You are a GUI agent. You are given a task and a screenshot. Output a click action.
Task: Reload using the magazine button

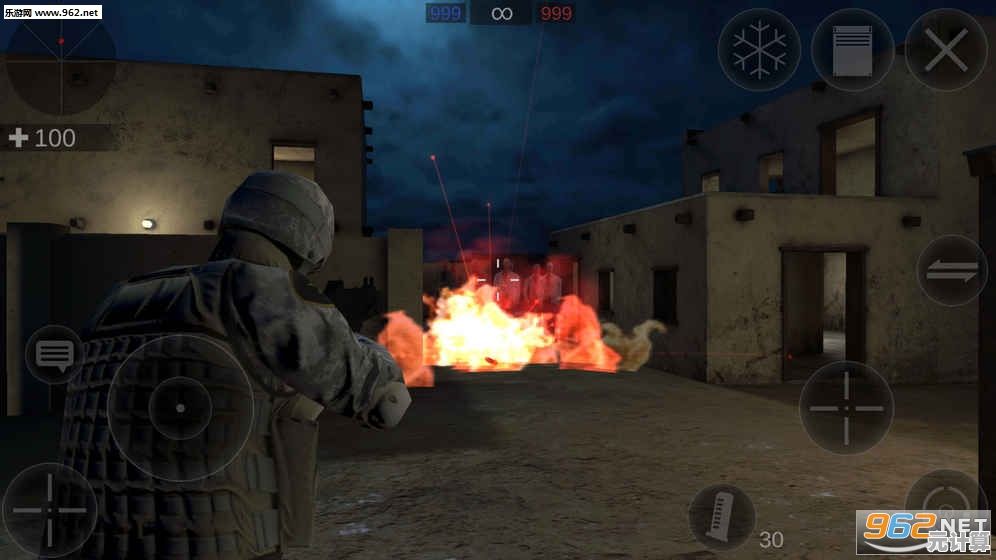click(x=722, y=518)
